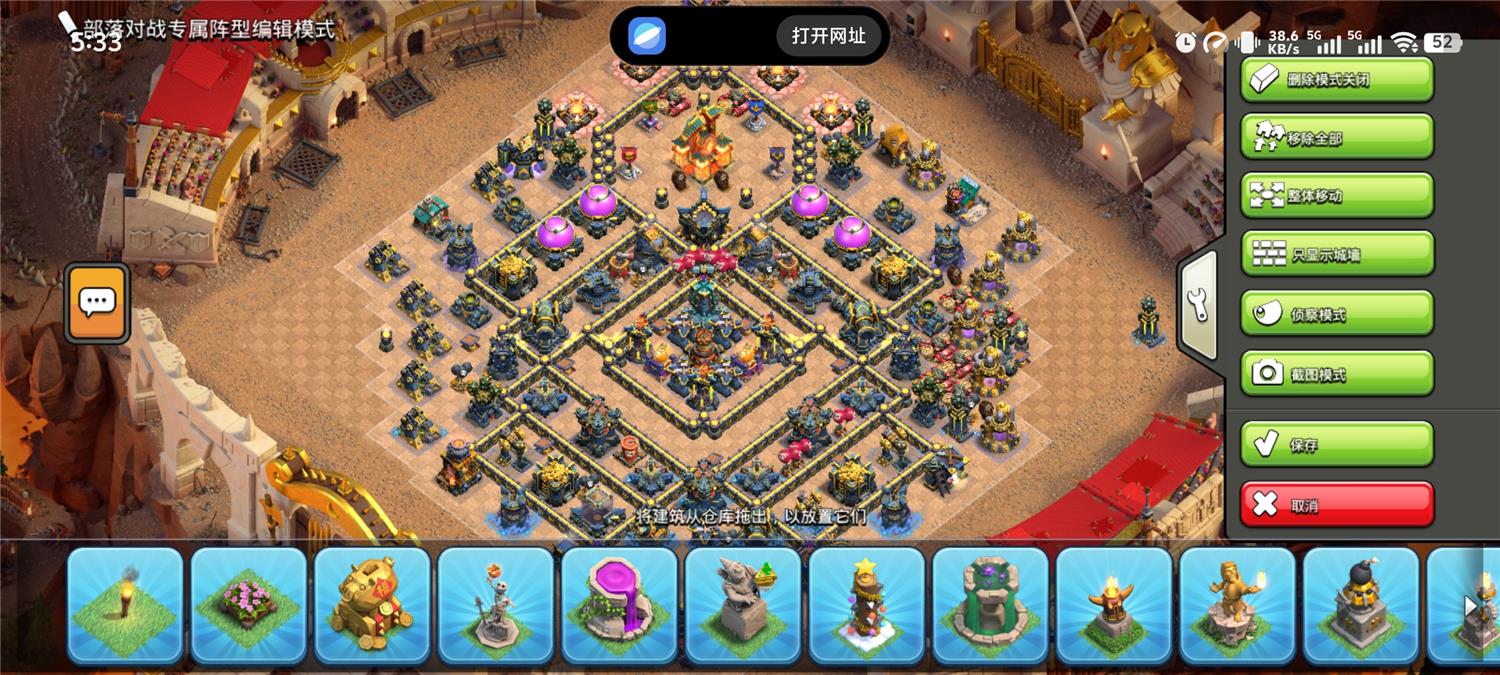Select the golden warrior statue with torch

(1237, 604)
